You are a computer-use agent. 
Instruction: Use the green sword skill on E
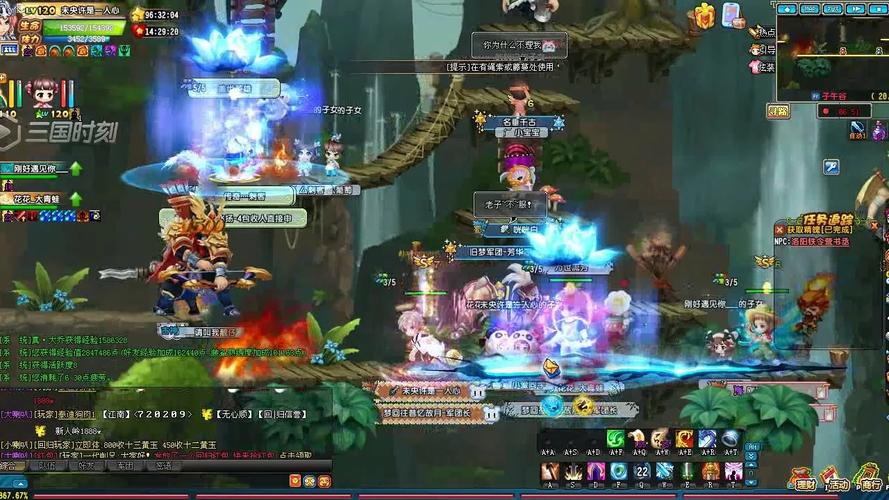pos(687,471)
